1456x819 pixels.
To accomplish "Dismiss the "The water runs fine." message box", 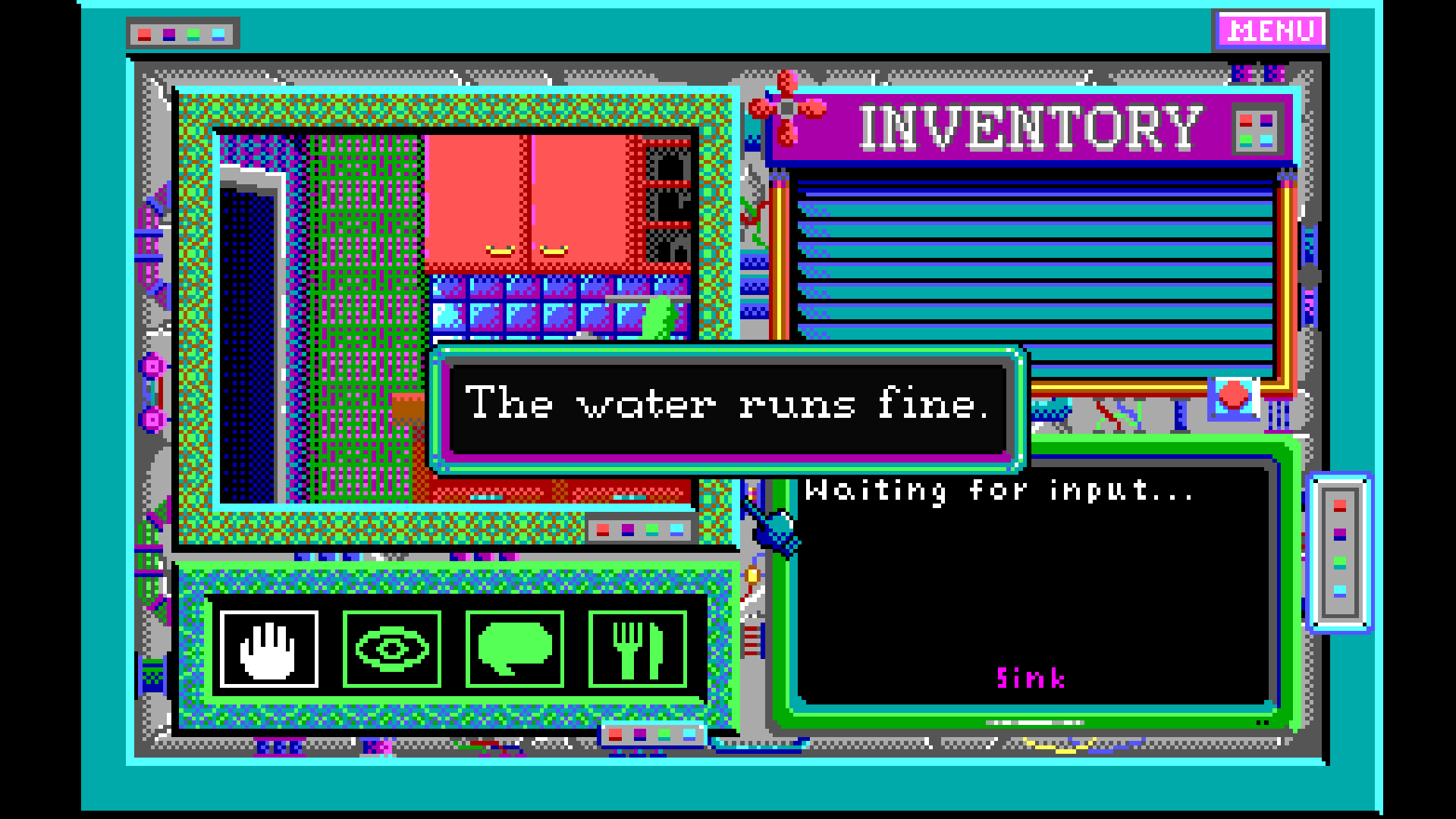I will pyautogui.click(x=727, y=408).
